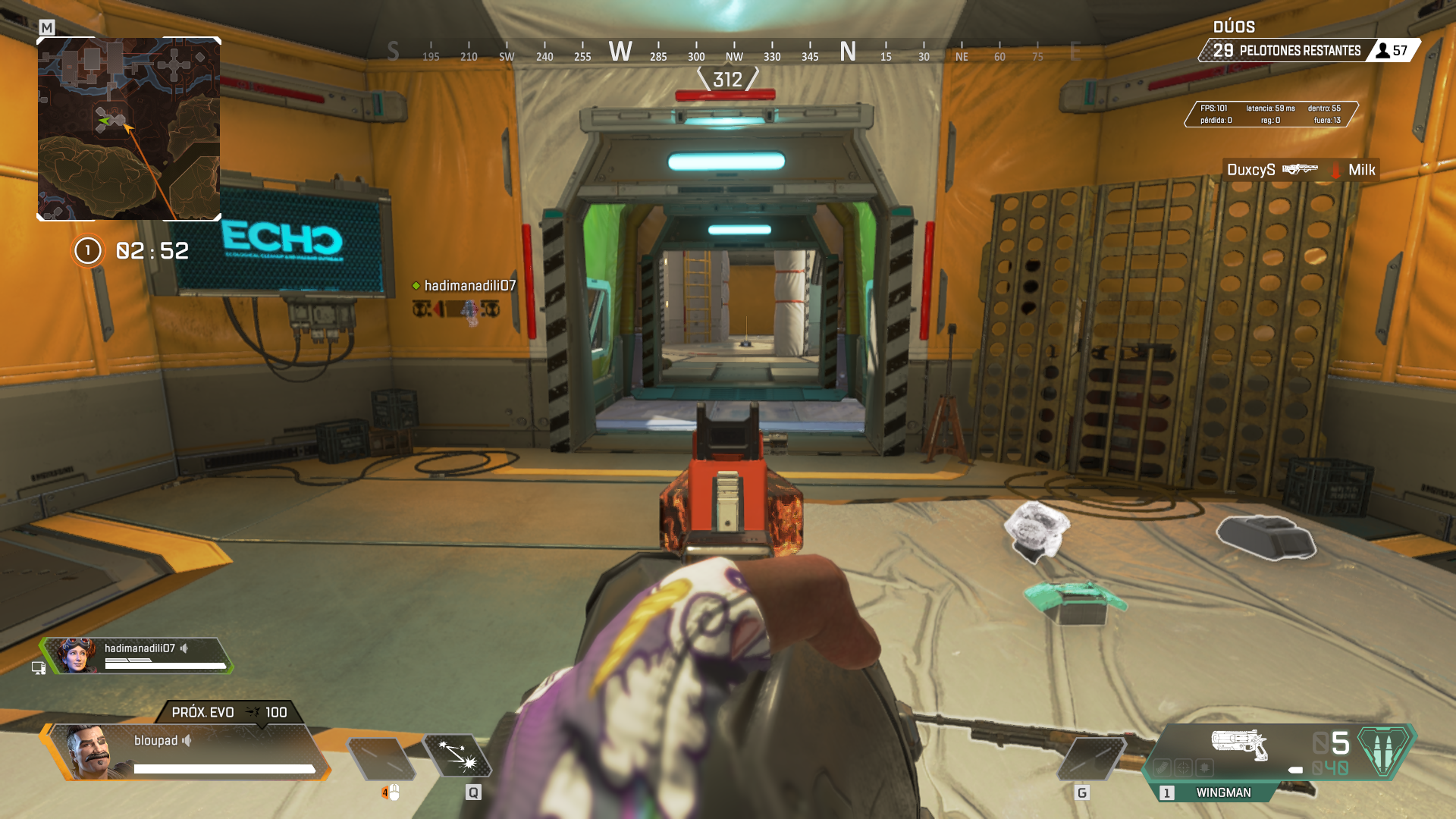Select the DuxcyS kill feed entry
Image resolution: width=1456 pixels, height=819 pixels.
1300,170
